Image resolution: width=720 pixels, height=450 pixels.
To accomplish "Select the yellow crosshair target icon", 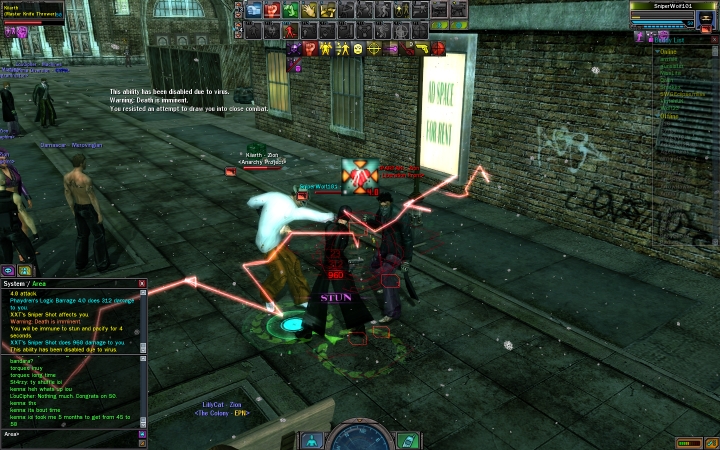I will (x=374, y=47).
